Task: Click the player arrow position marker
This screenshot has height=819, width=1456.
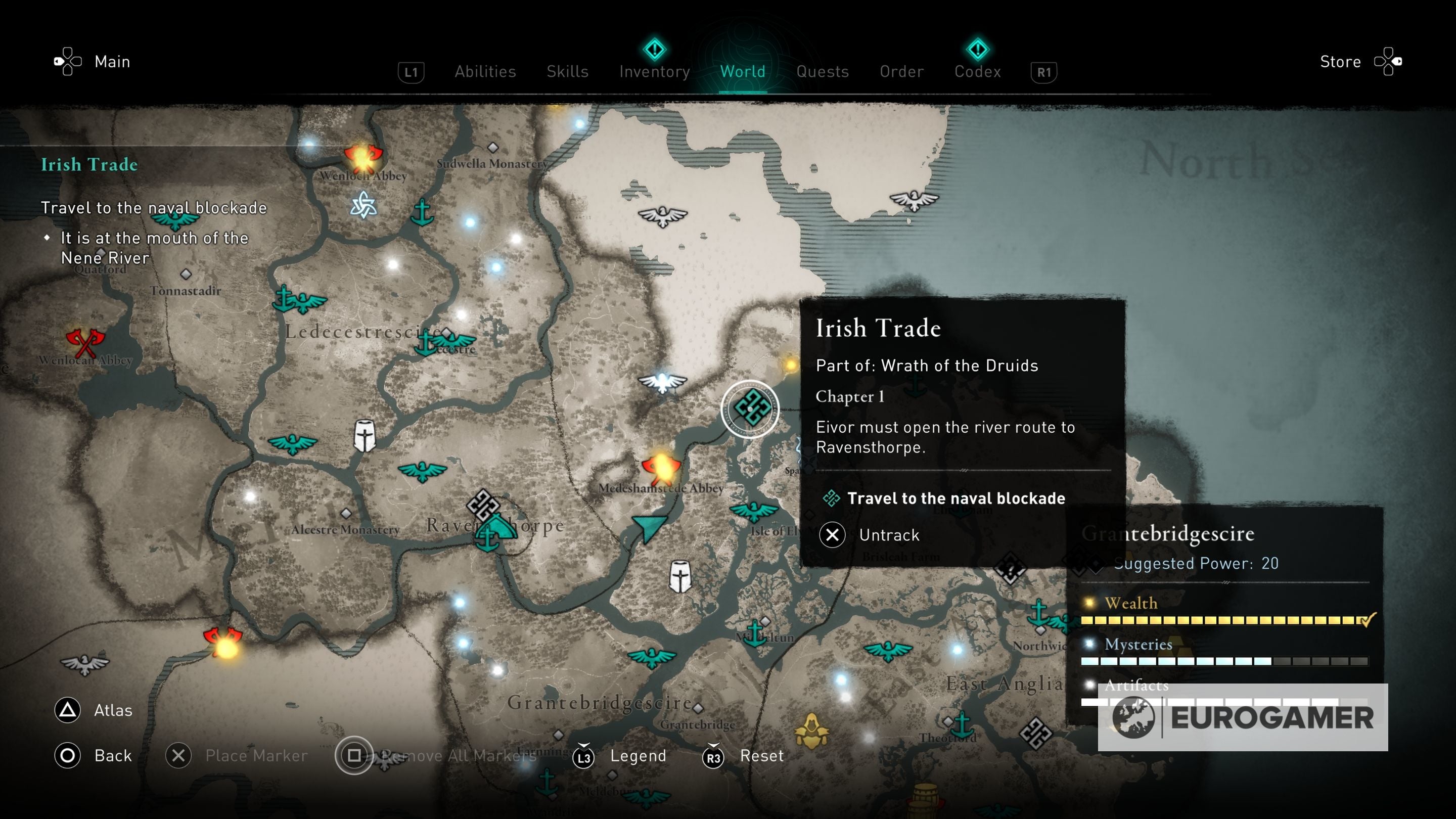Action: [x=650, y=528]
